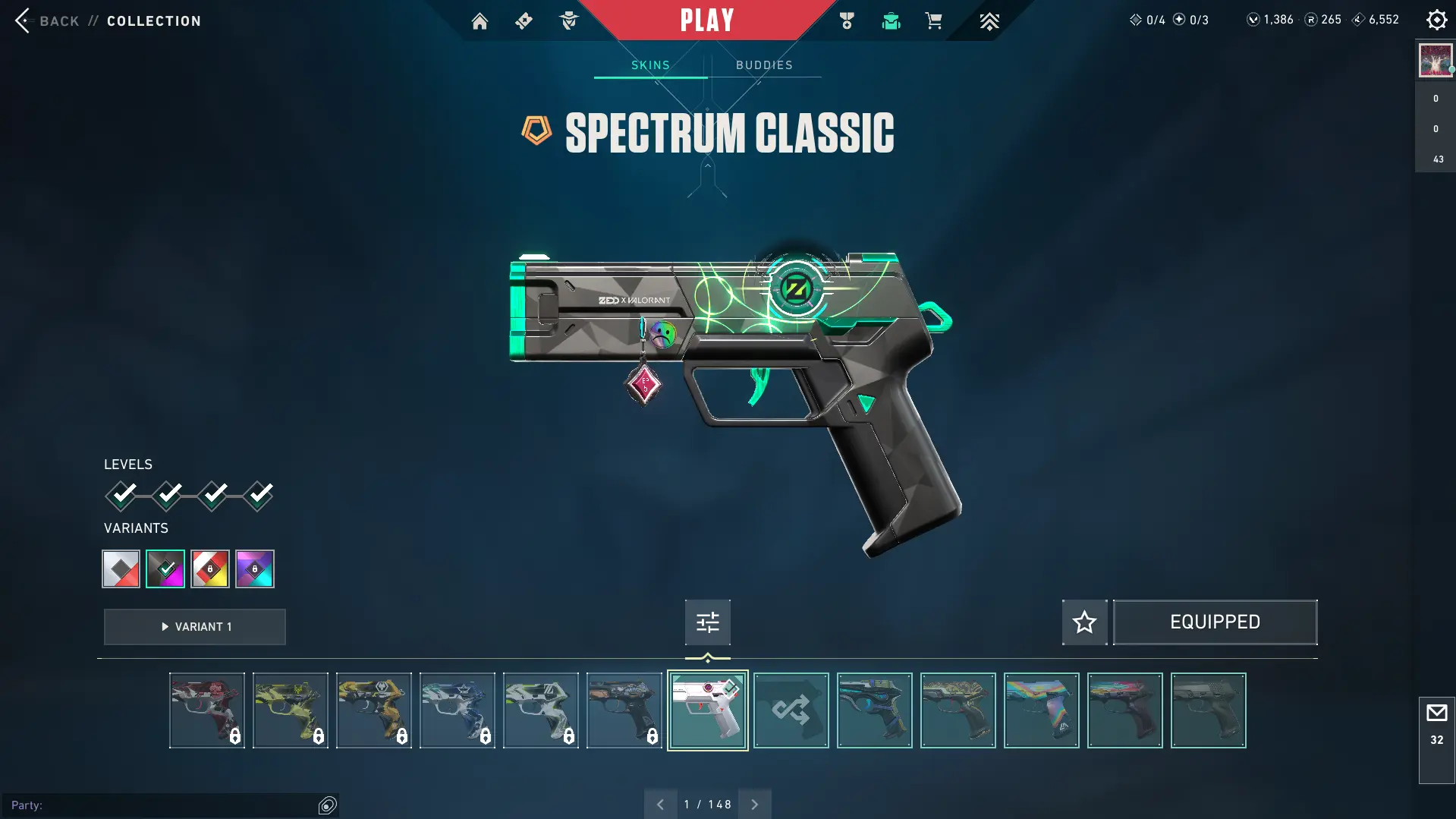Mark this skin as favorite with star
The width and height of the screenshot is (1456, 819).
1084,622
